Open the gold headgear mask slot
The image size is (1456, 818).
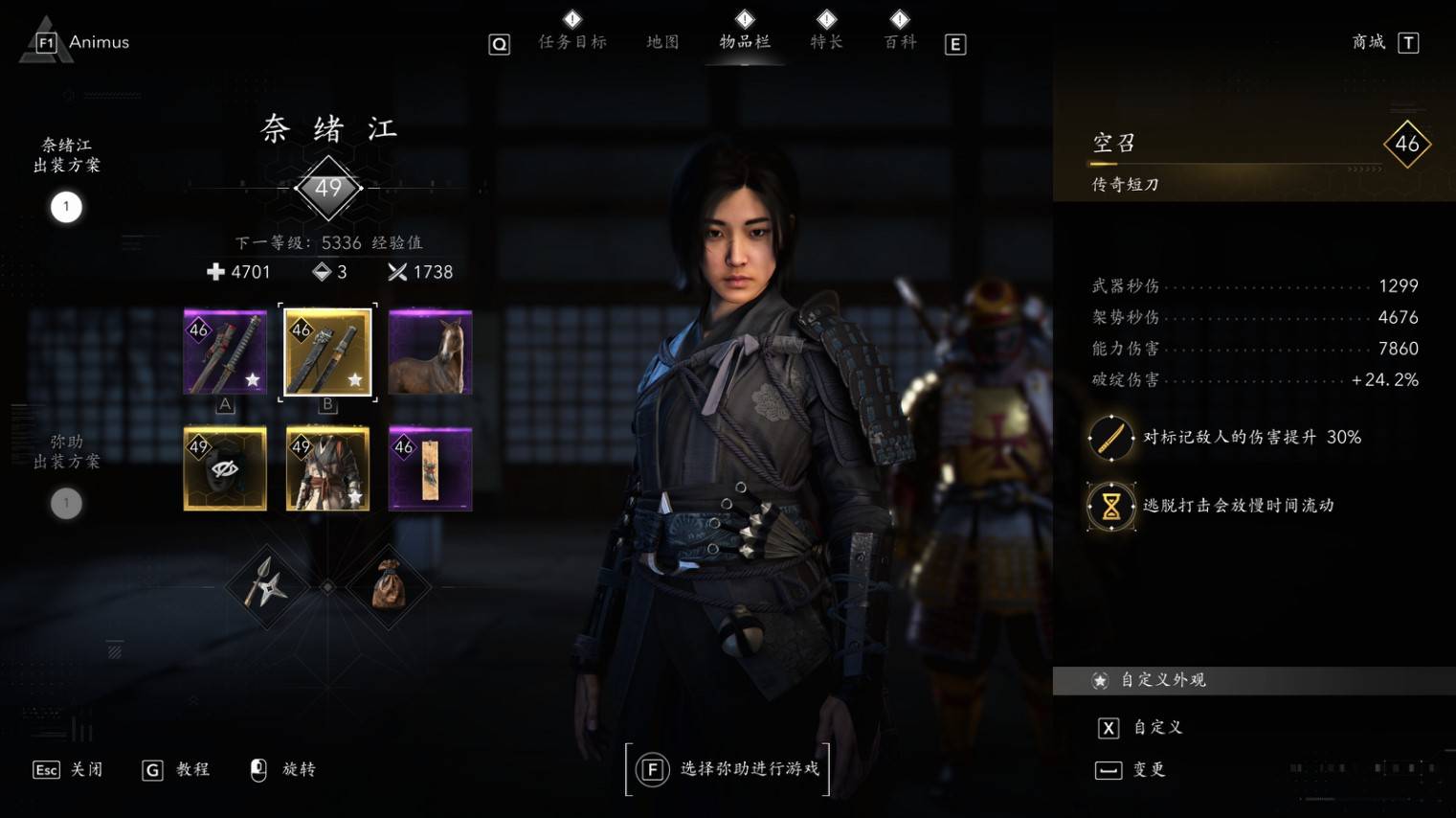point(225,469)
